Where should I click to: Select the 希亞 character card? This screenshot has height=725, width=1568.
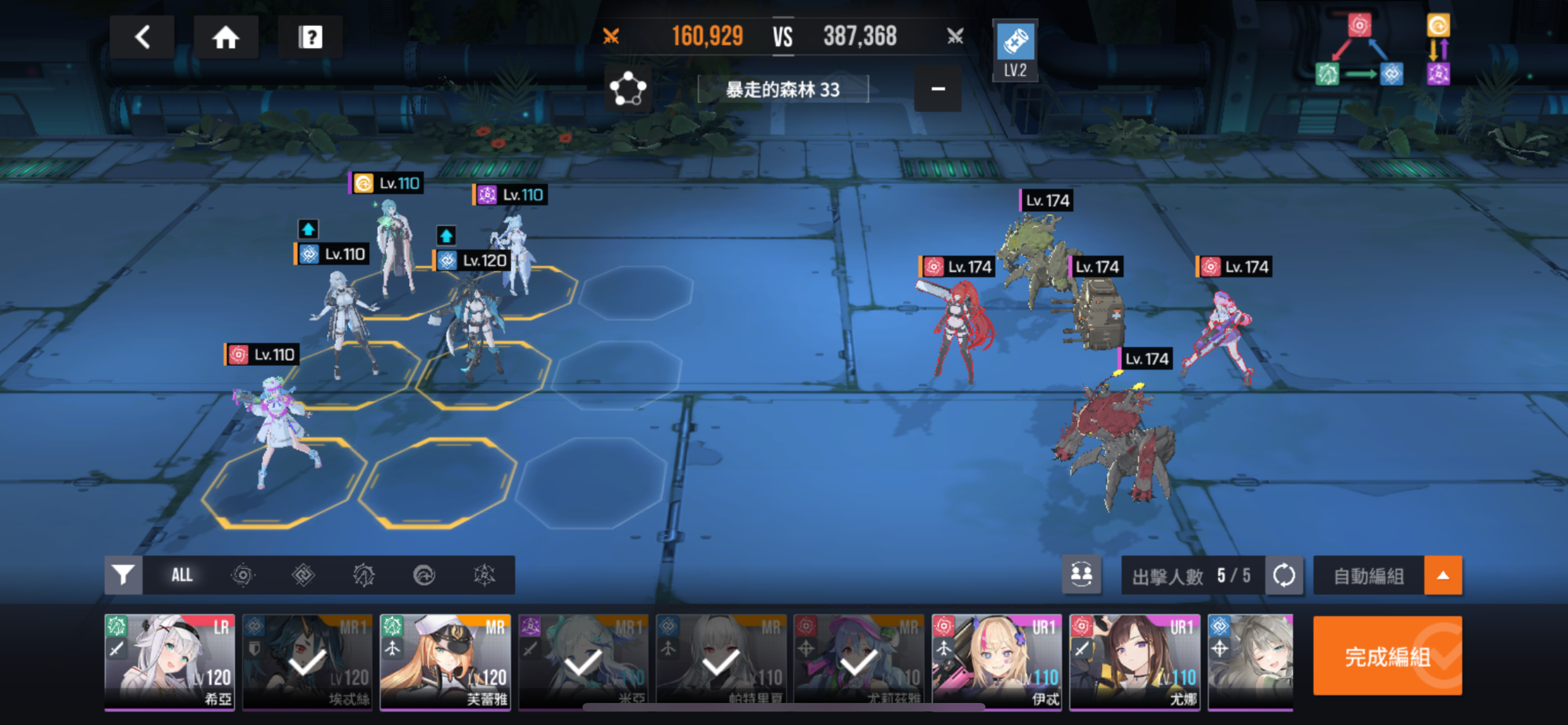click(169, 661)
